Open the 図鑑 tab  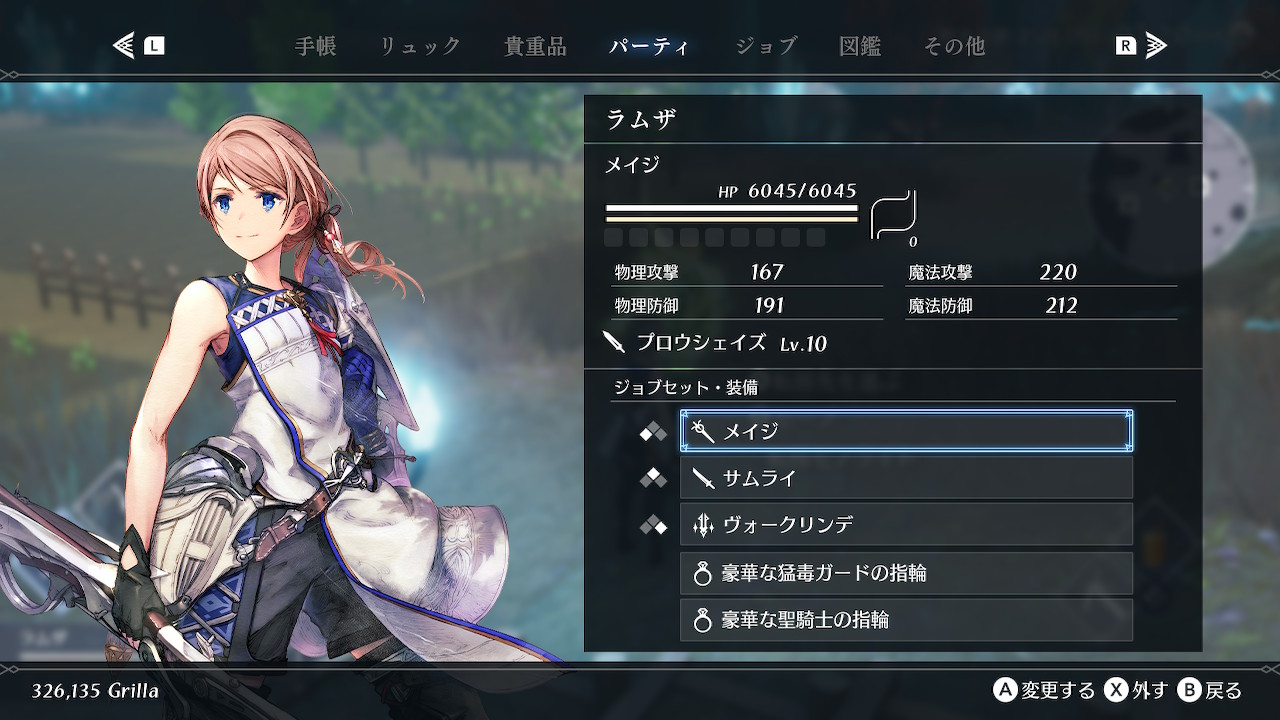coord(860,46)
